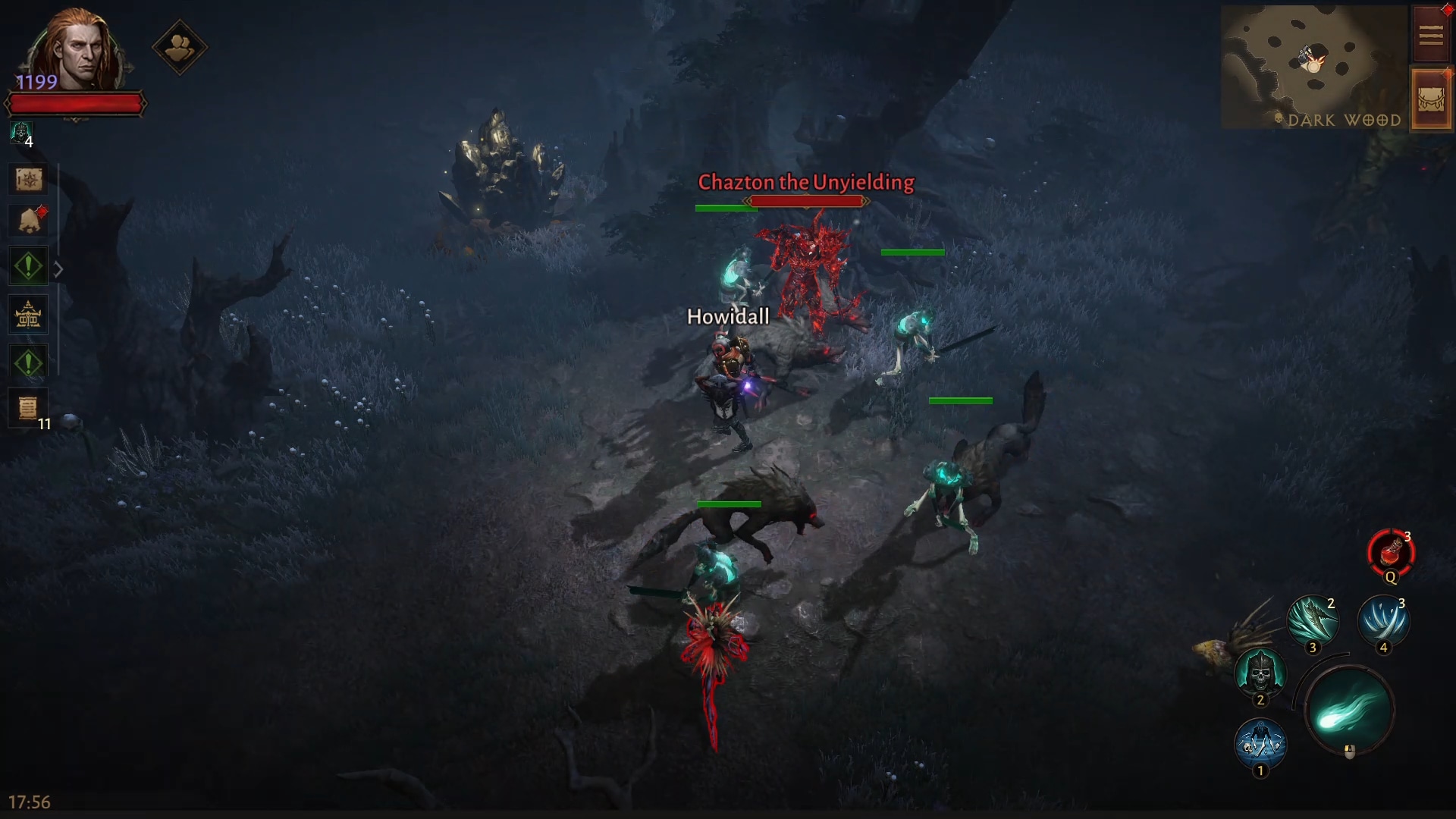Cast the blue bone spikes skill

click(x=1383, y=621)
